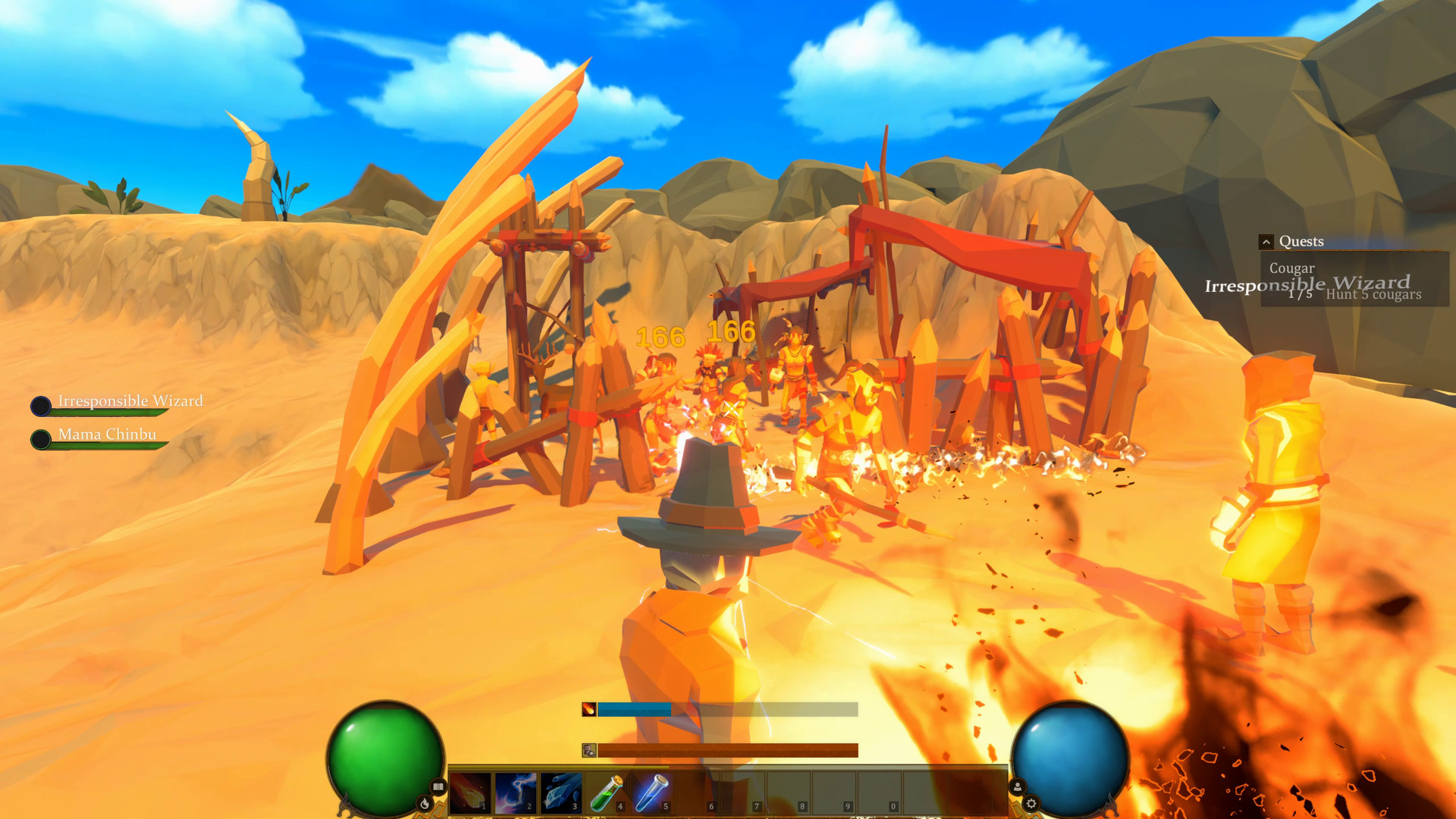Expand the Cougar quest entry

(1293, 268)
